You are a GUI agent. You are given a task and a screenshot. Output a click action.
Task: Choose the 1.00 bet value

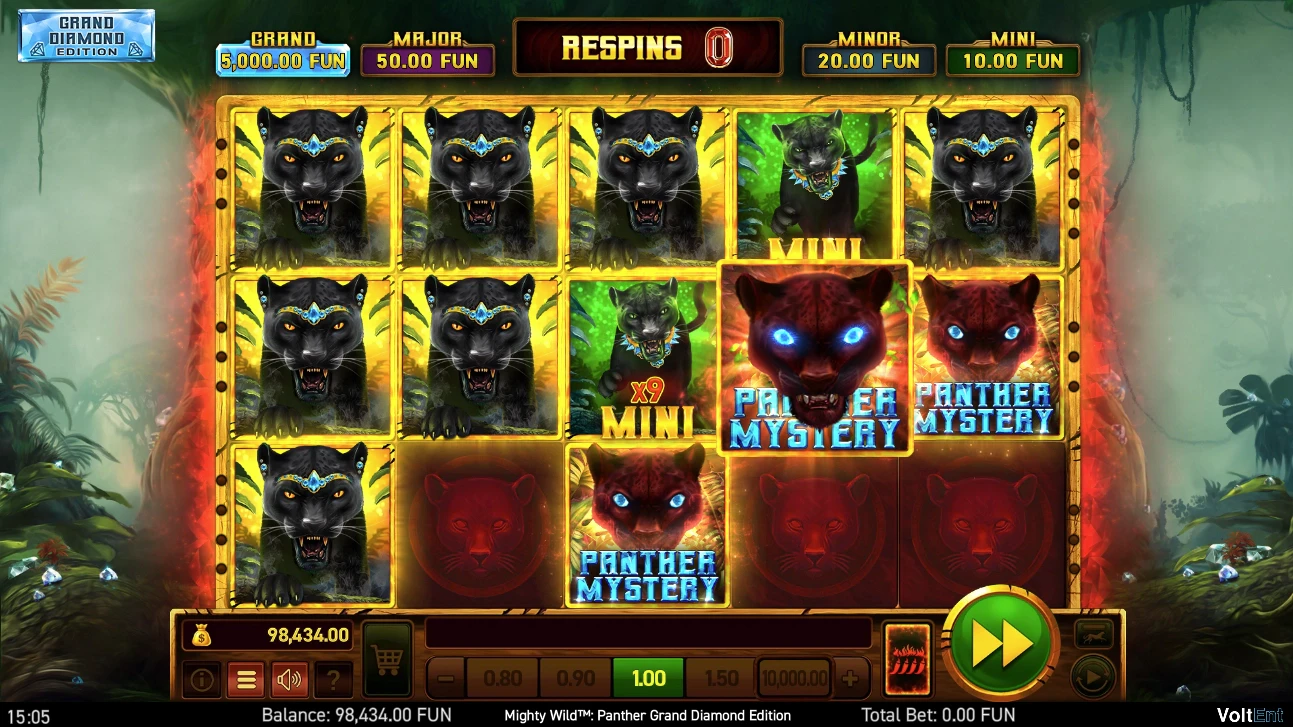[x=648, y=679]
